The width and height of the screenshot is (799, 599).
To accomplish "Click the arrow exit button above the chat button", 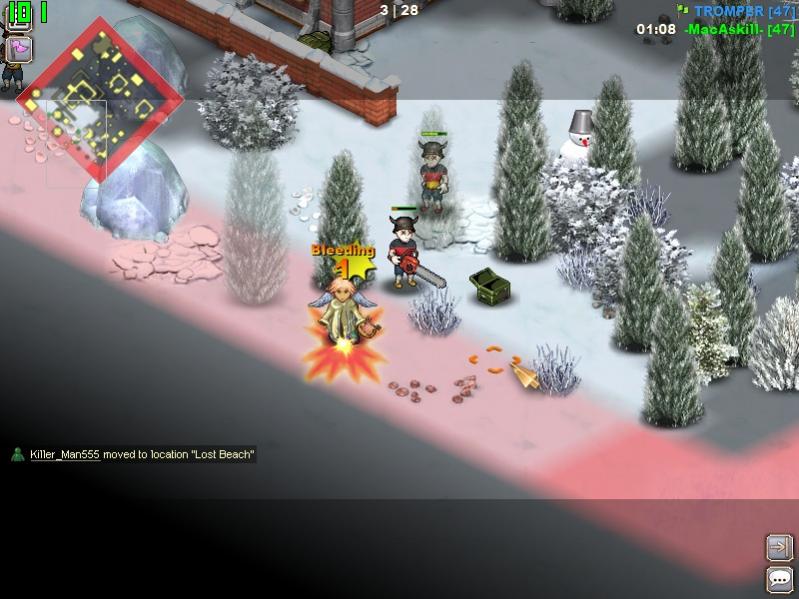I will click(x=779, y=547).
